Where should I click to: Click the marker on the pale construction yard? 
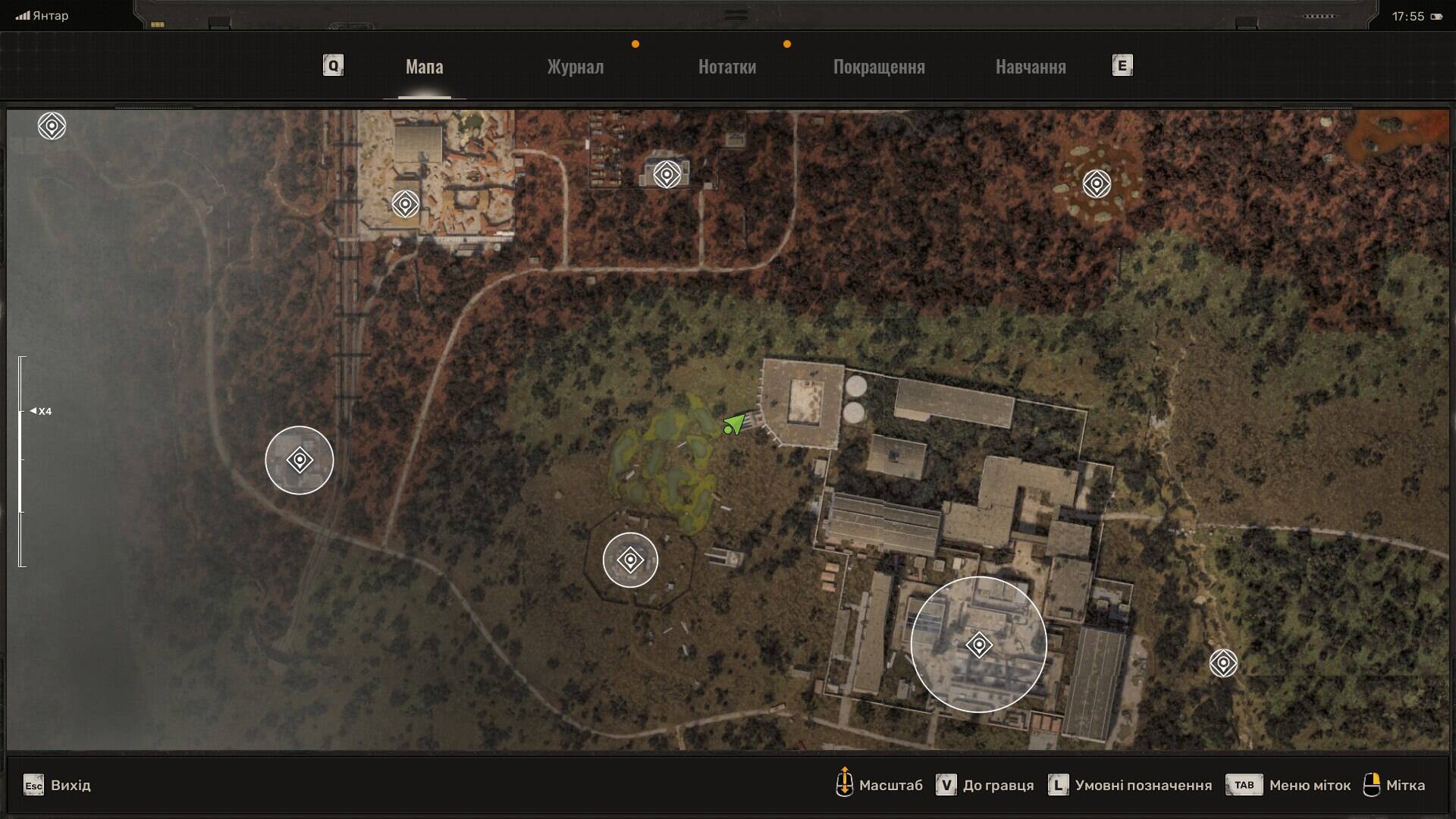406,204
